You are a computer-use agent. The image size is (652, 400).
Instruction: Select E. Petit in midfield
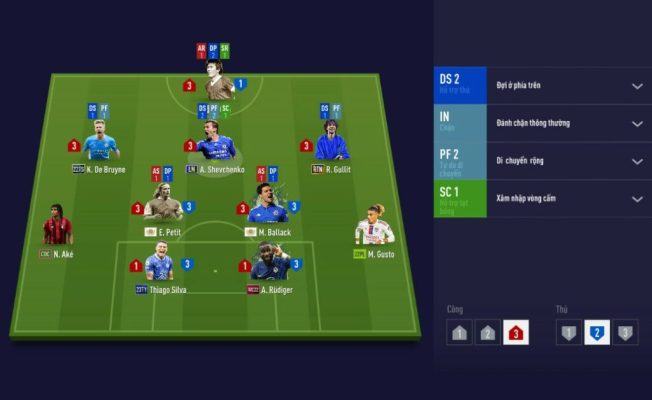click(163, 208)
